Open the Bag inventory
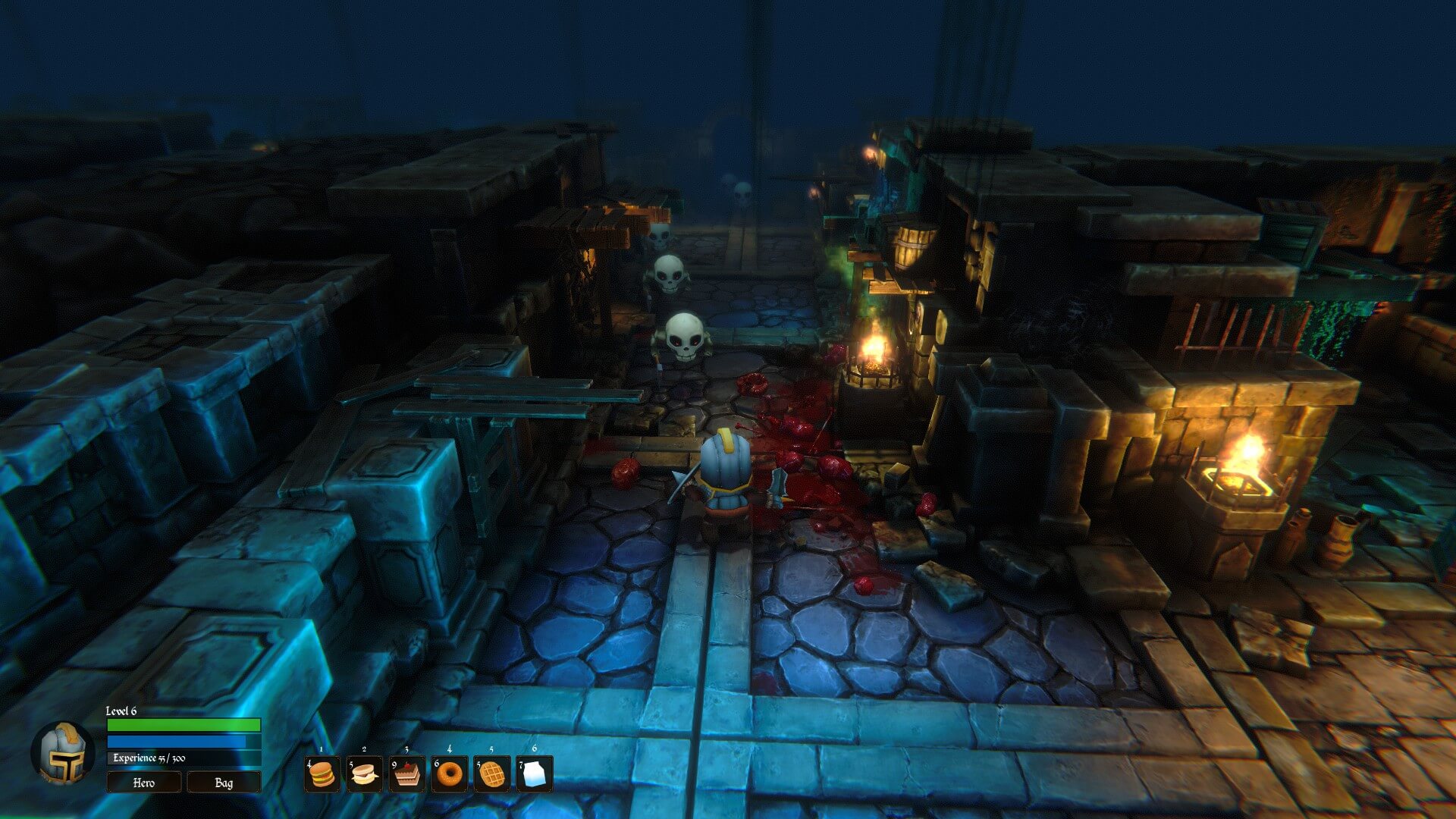Screen dimensions: 1456x819 point(224,782)
